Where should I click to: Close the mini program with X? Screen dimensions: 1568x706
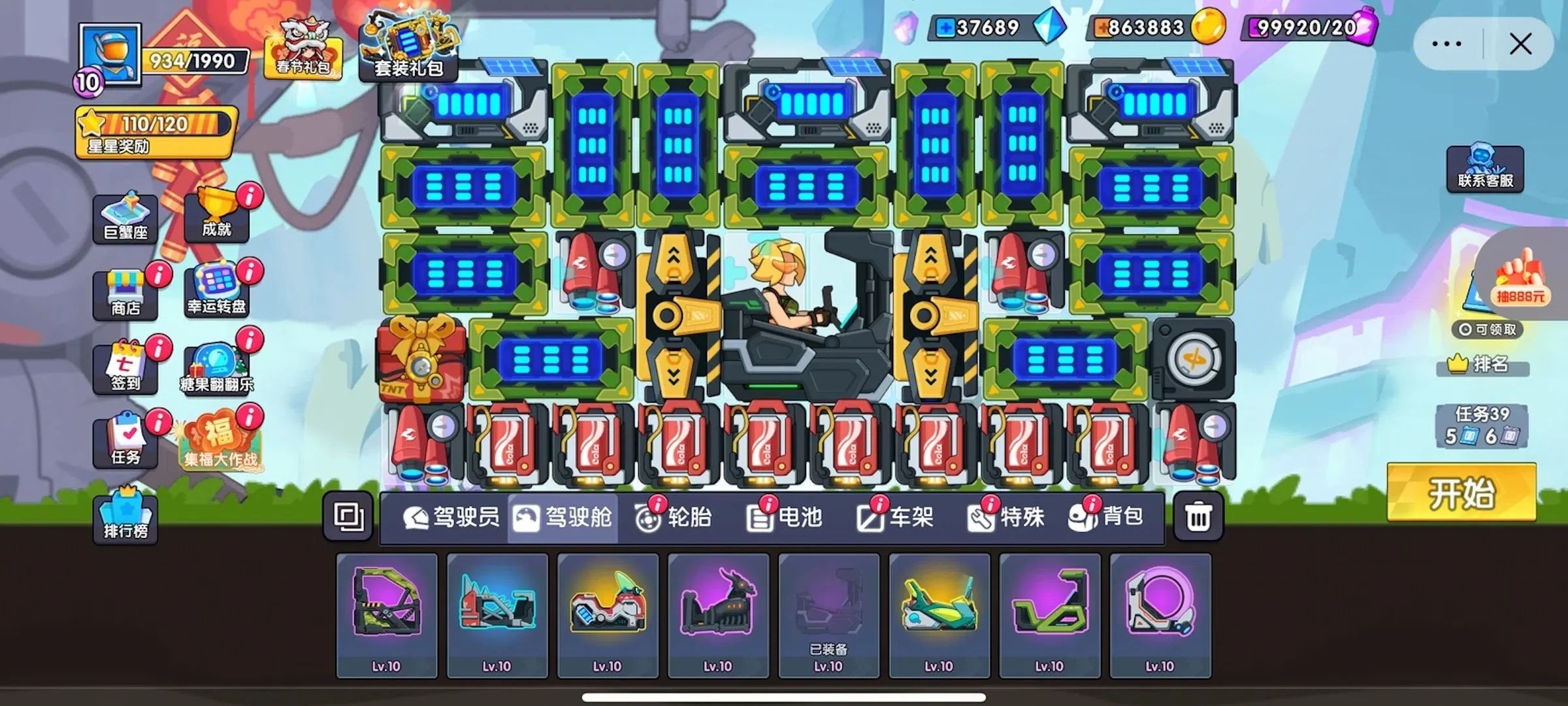1520,44
